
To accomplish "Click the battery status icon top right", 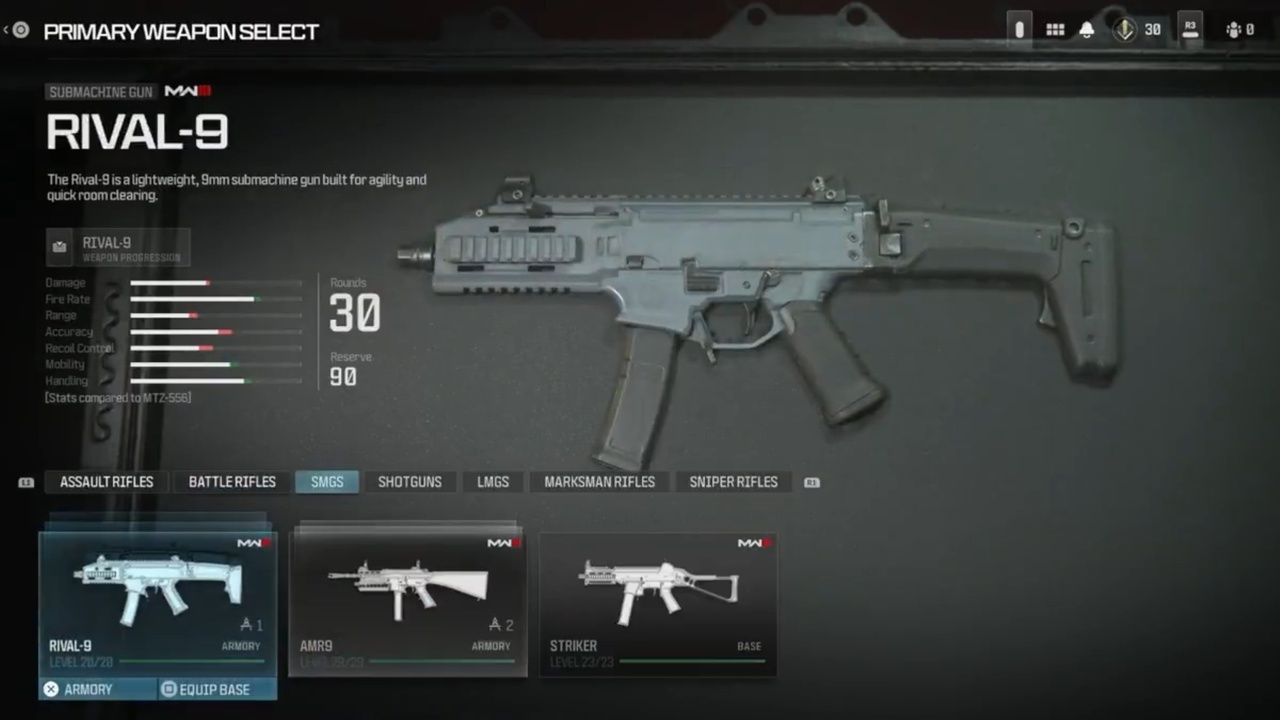I will click(x=1019, y=29).
